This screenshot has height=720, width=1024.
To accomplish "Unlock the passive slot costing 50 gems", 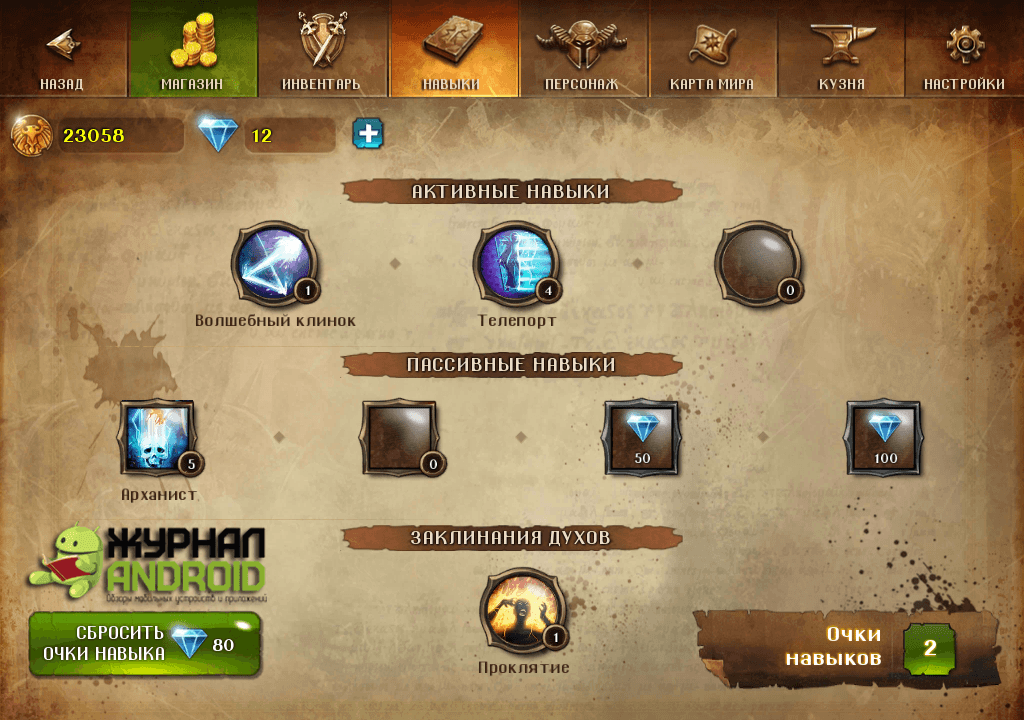I will 641,438.
